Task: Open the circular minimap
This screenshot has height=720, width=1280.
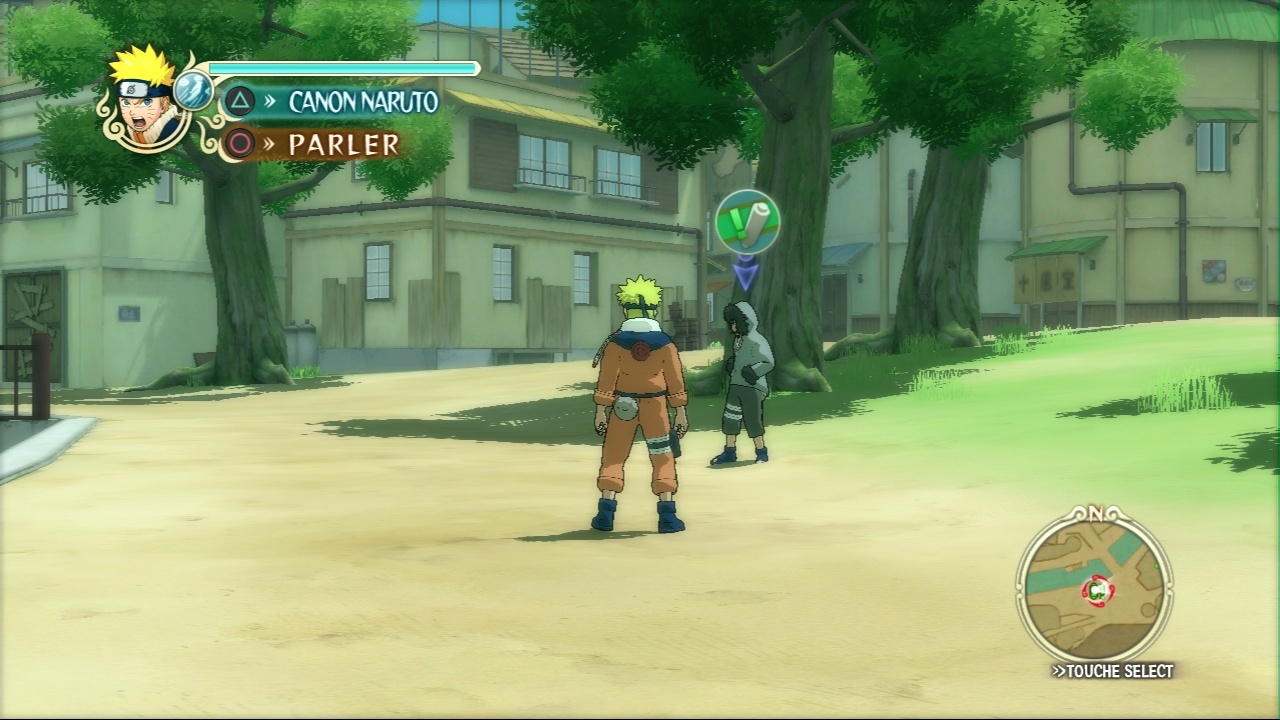Action: point(1095,589)
